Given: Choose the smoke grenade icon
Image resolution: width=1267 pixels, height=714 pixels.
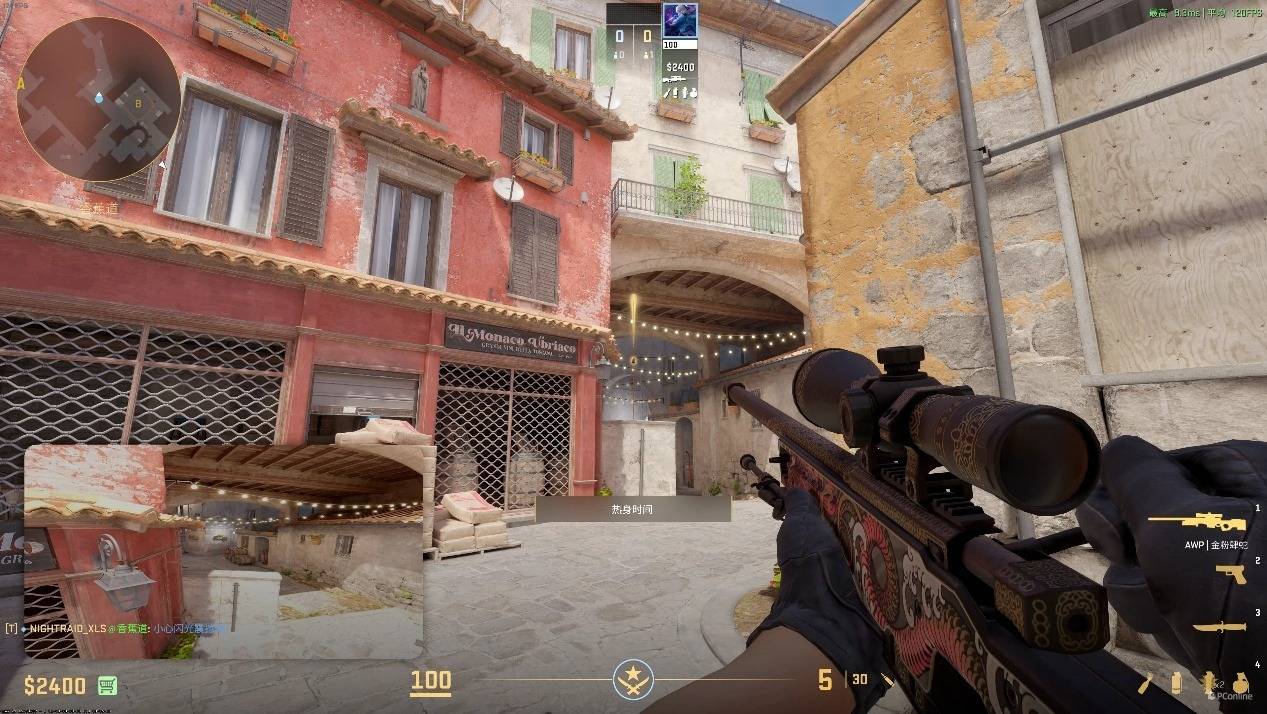Looking at the screenshot, I should [1177, 684].
